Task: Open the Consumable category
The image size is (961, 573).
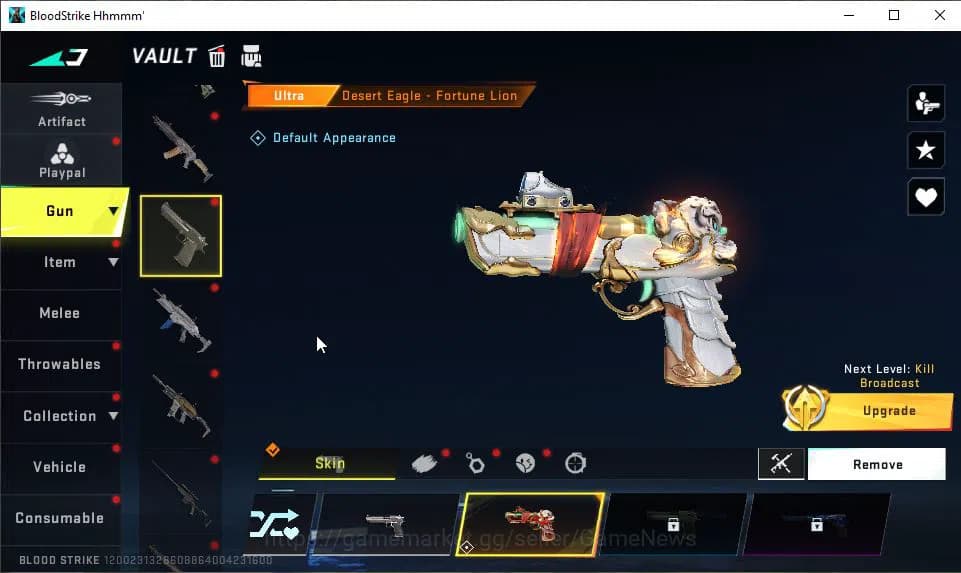Action: pos(60,518)
